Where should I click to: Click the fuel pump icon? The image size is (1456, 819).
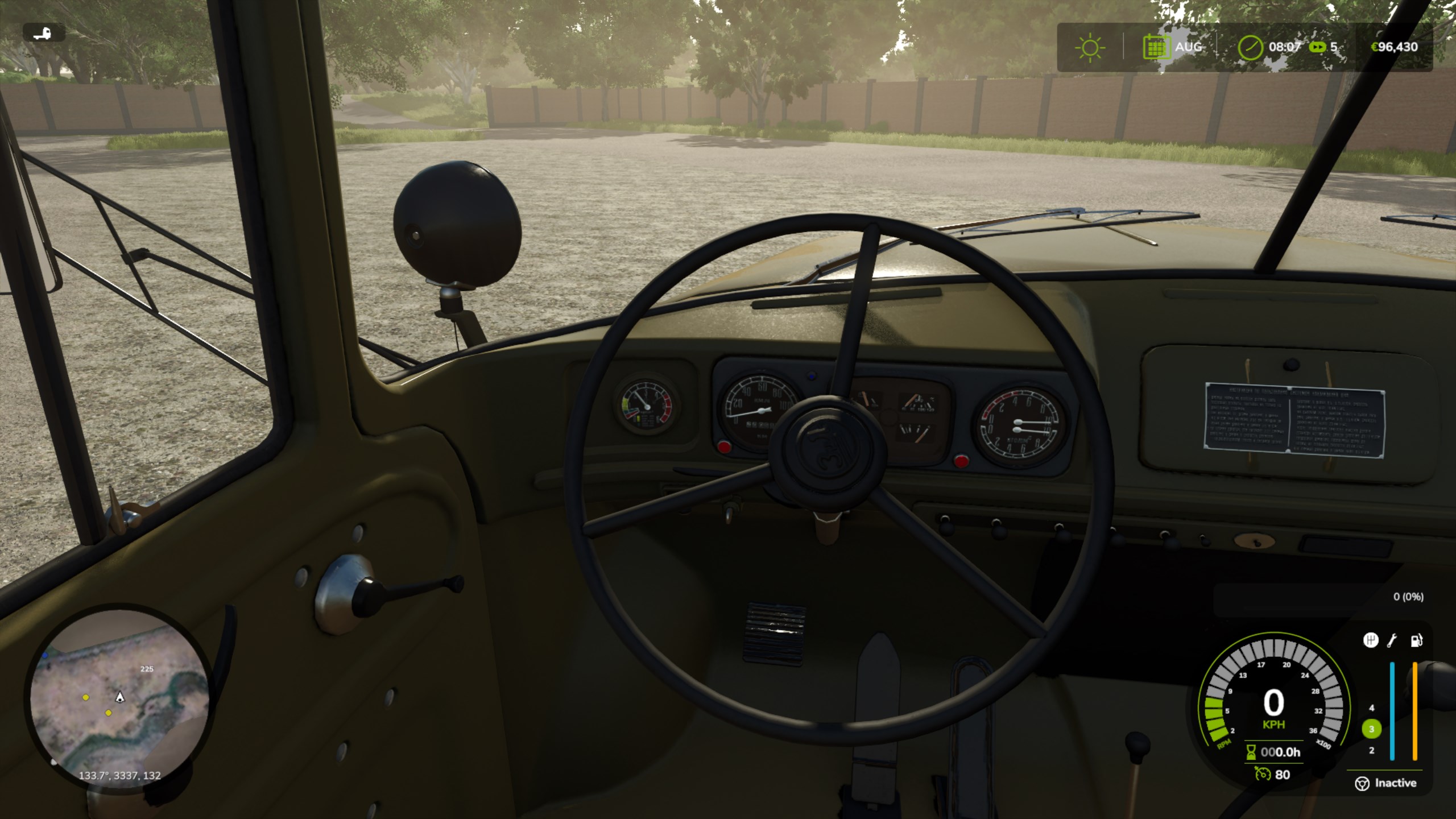point(1416,640)
